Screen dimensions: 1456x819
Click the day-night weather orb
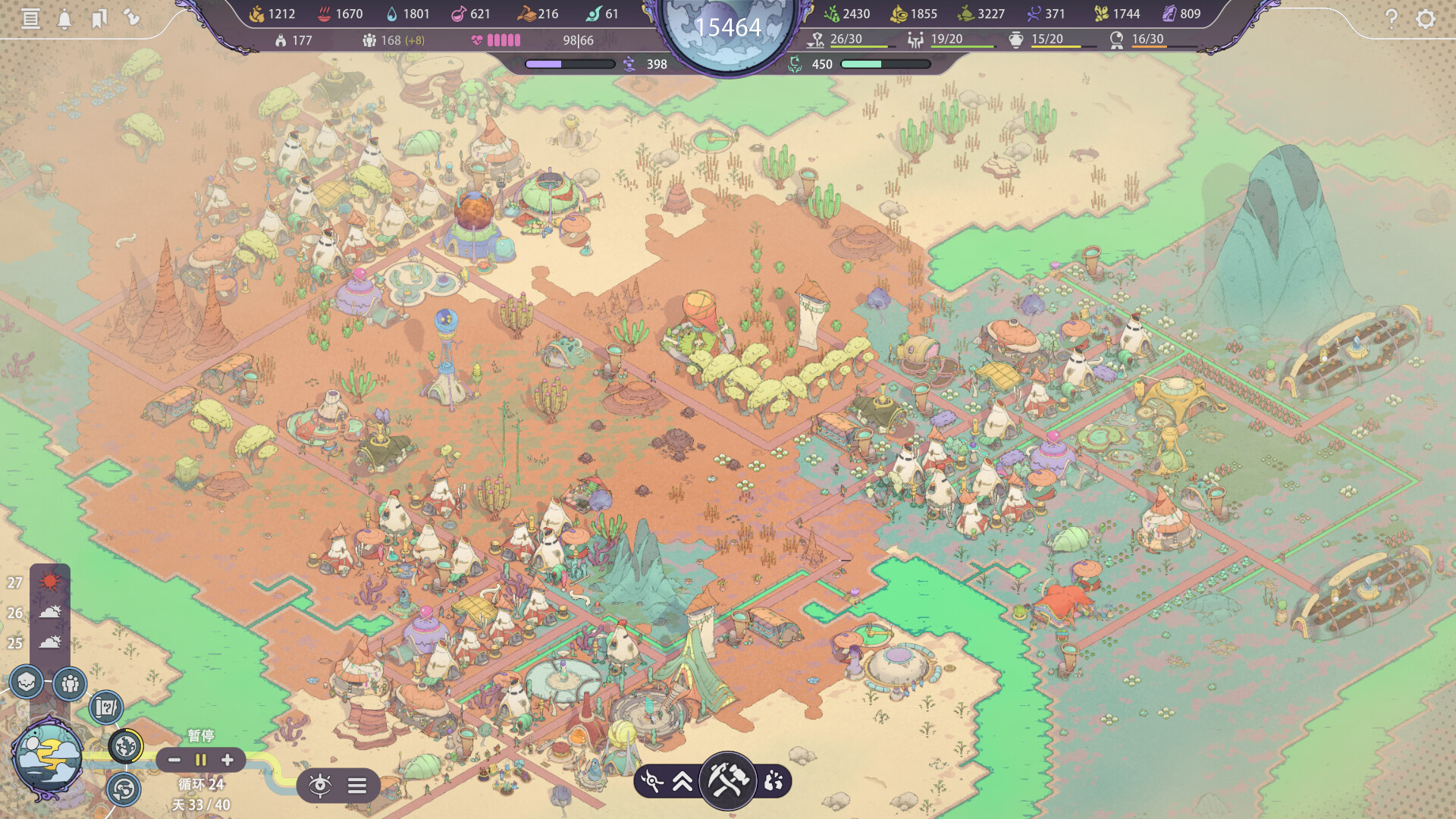click(x=47, y=757)
